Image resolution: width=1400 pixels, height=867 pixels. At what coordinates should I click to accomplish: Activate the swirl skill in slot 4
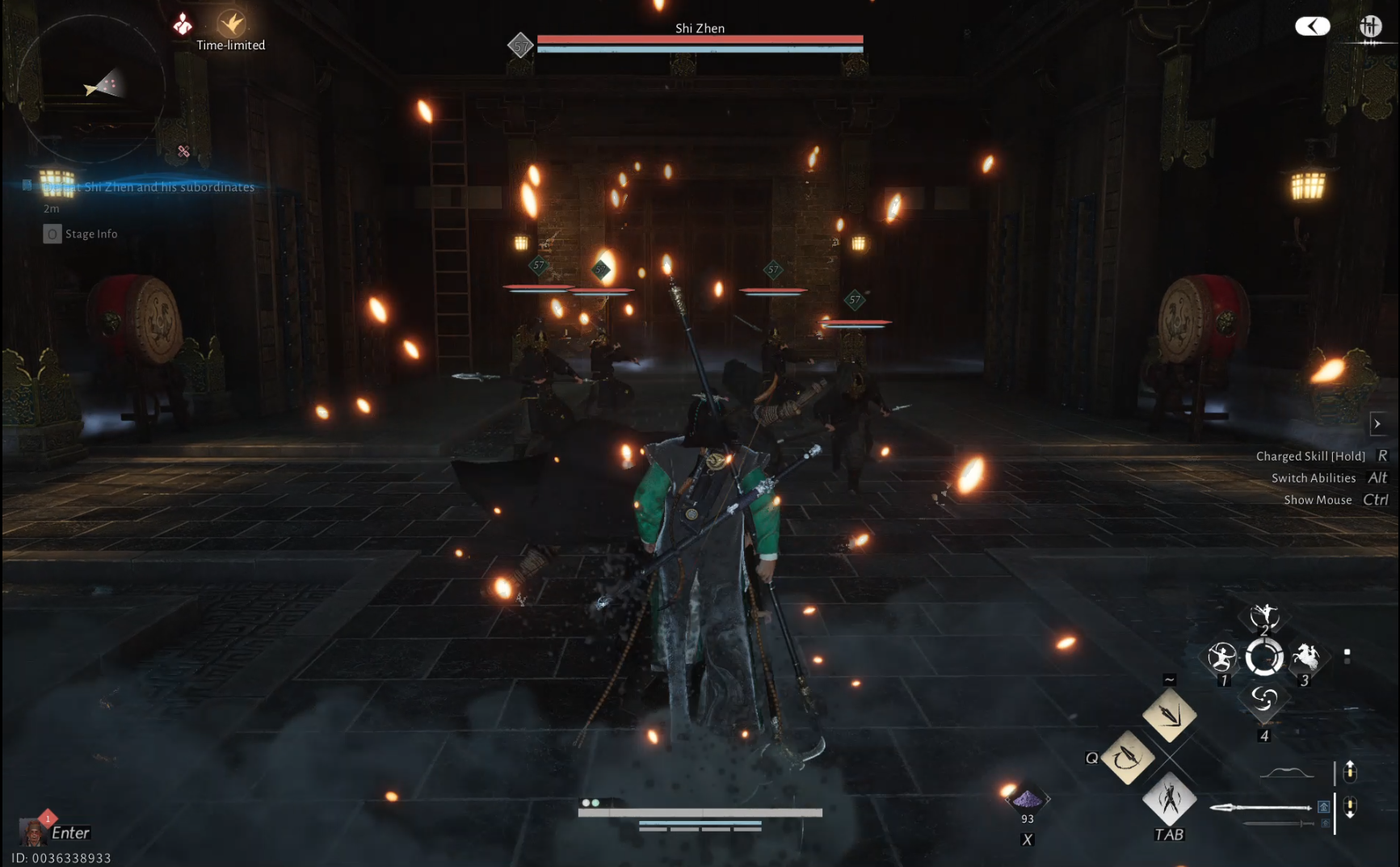[1264, 700]
